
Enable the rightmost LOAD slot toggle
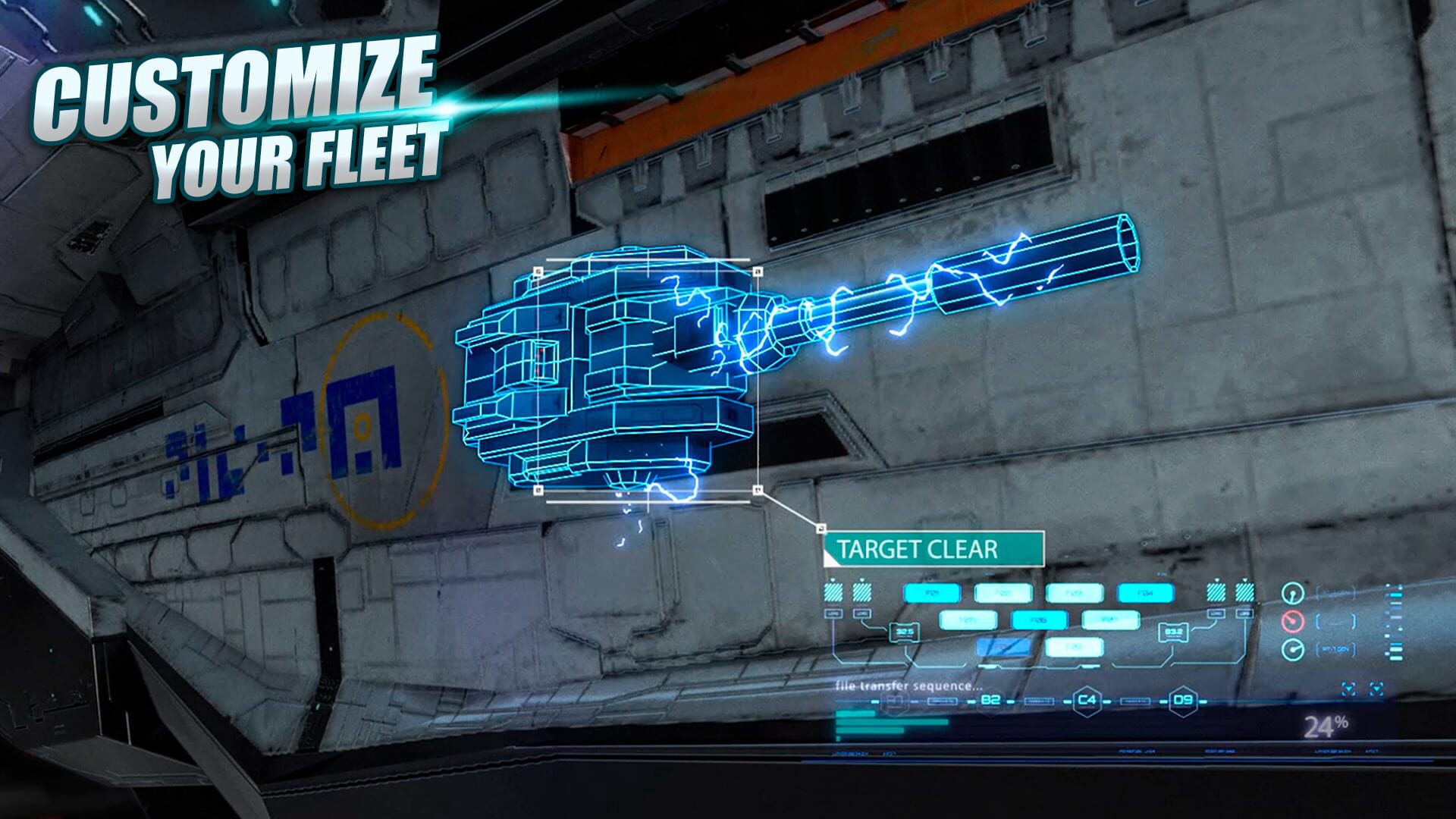point(1244,592)
